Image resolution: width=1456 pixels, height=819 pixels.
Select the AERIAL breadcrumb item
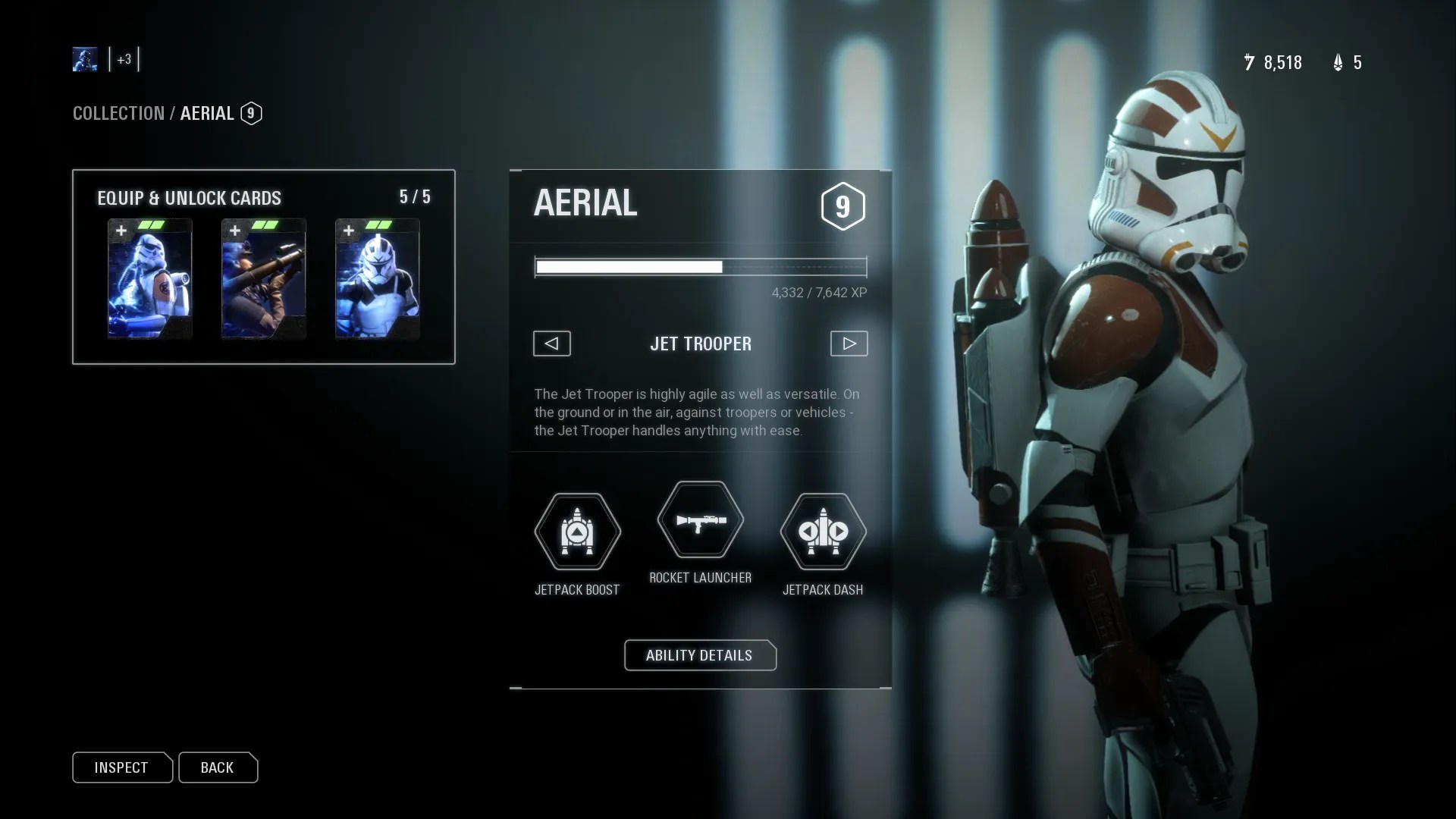pos(206,113)
